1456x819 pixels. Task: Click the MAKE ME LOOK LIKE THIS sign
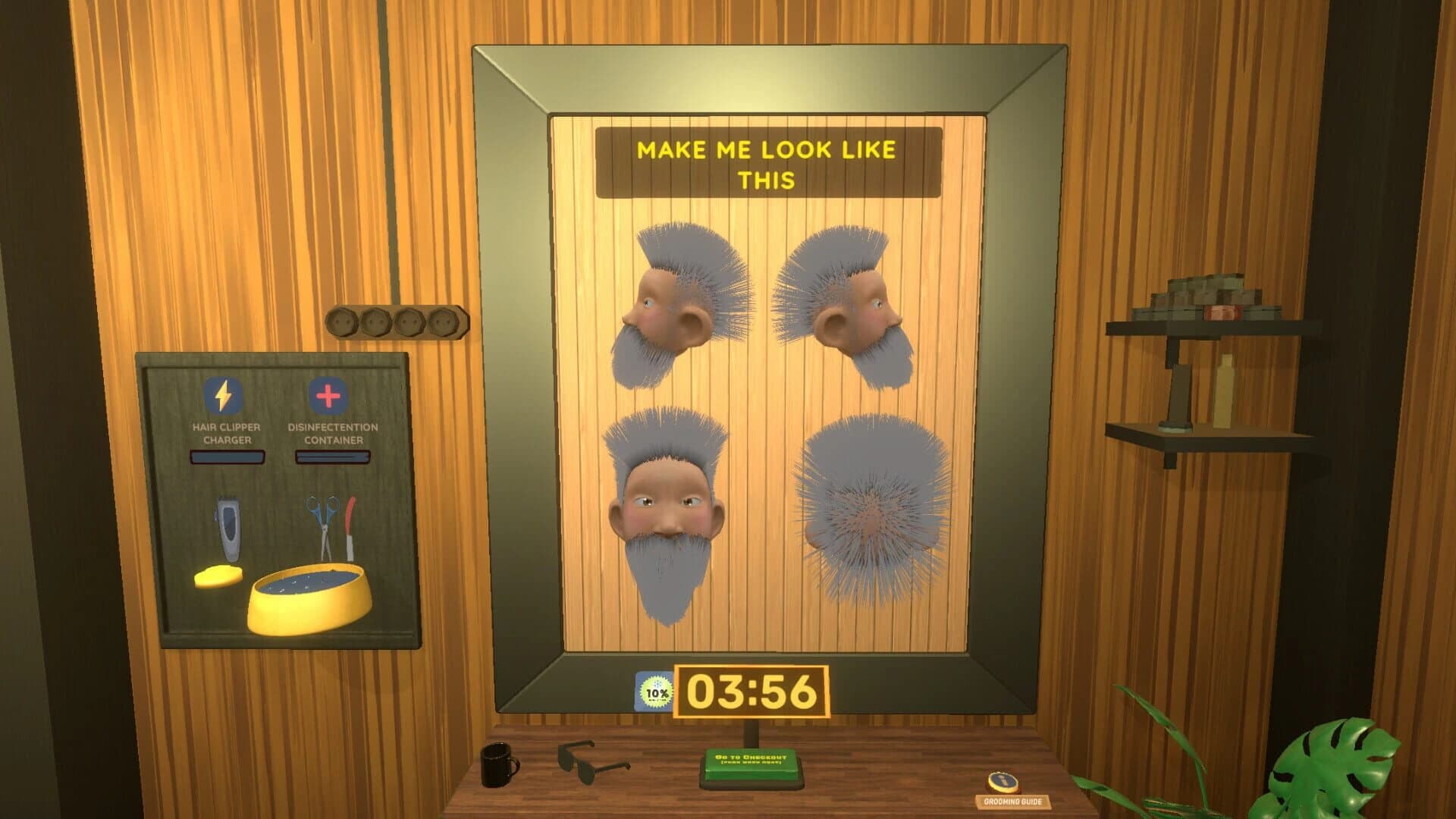click(766, 161)
